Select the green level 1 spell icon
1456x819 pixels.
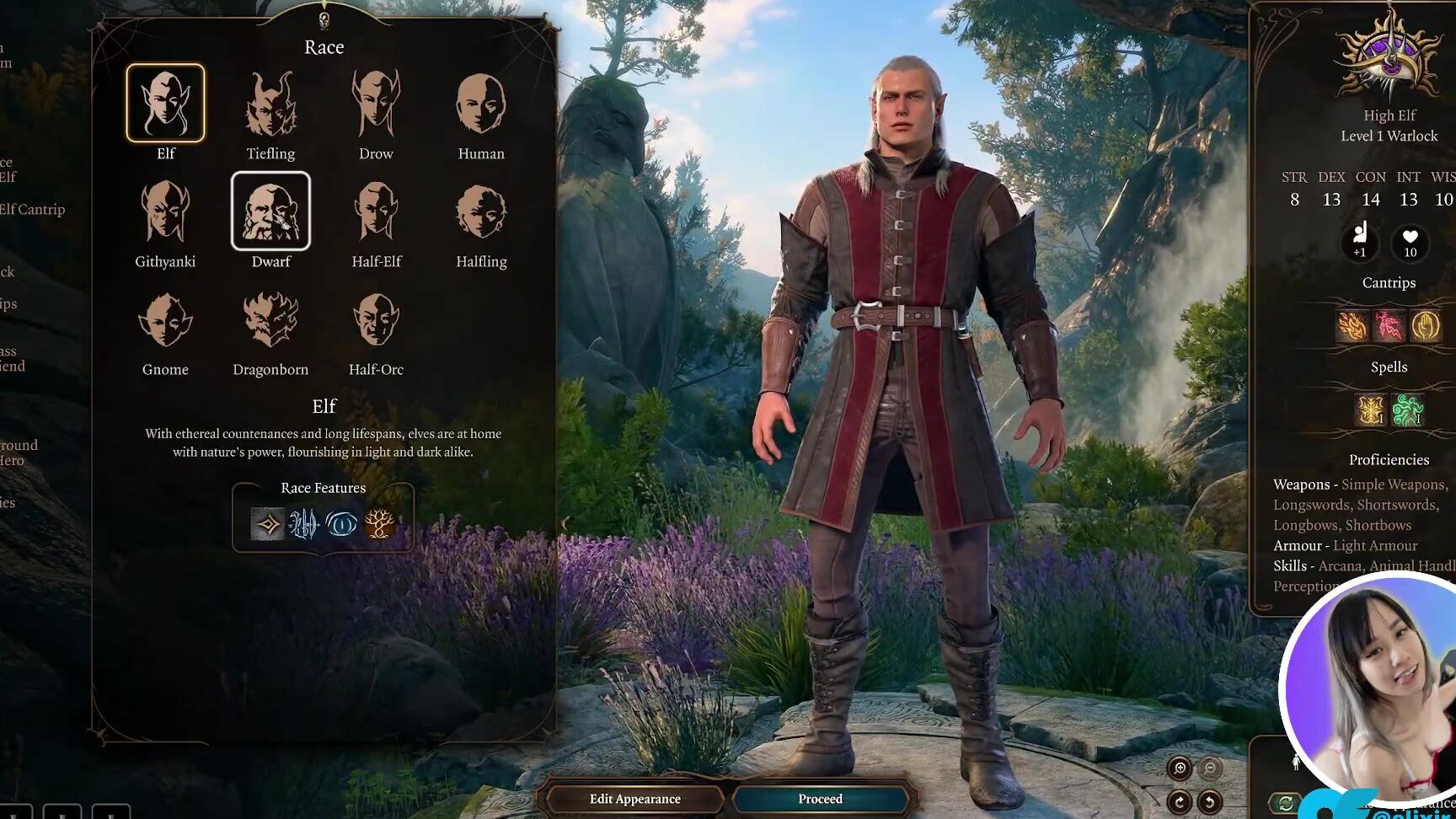coord(1410,410)
